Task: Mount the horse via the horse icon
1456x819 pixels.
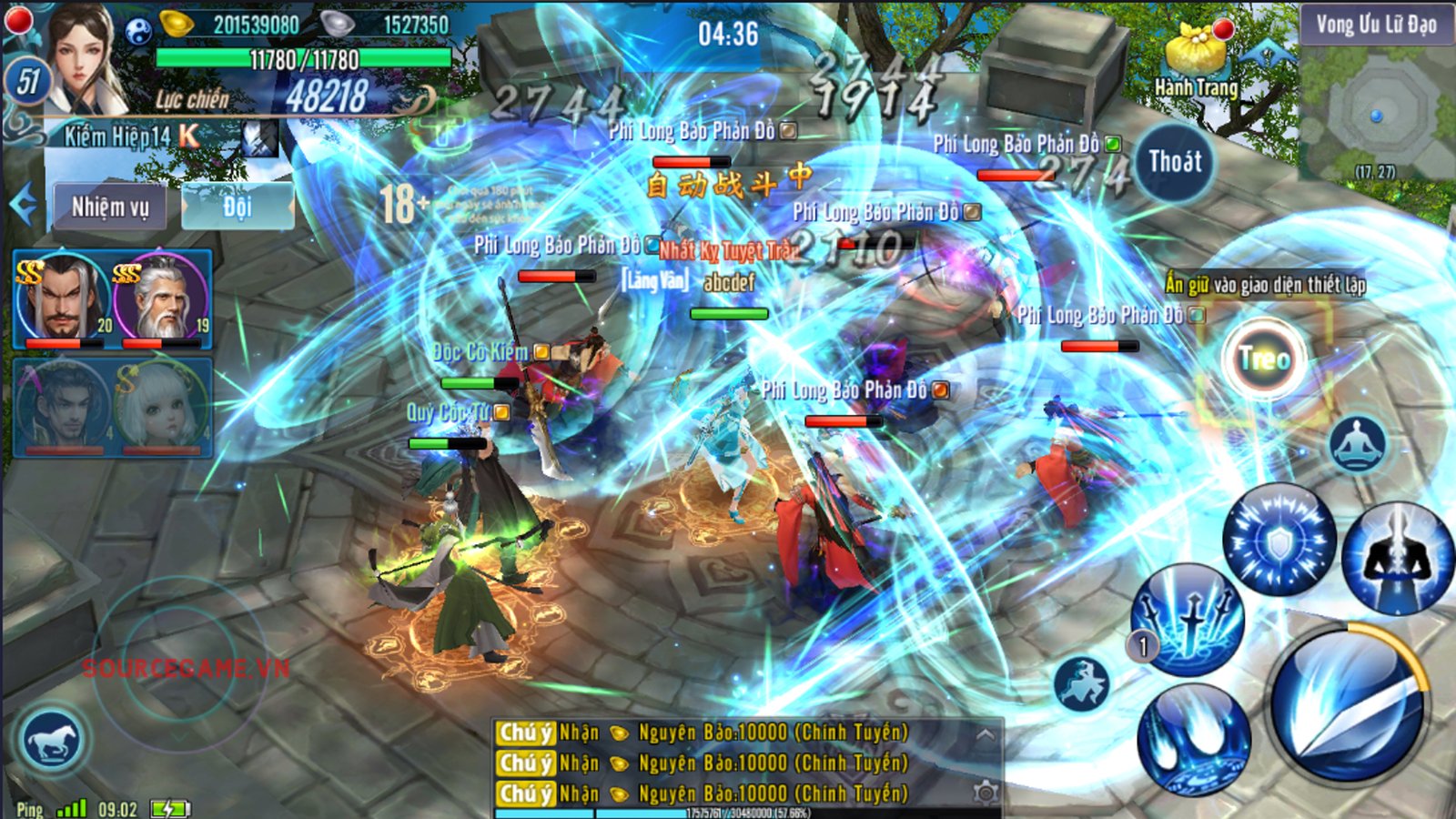Action: pos(52,740)
